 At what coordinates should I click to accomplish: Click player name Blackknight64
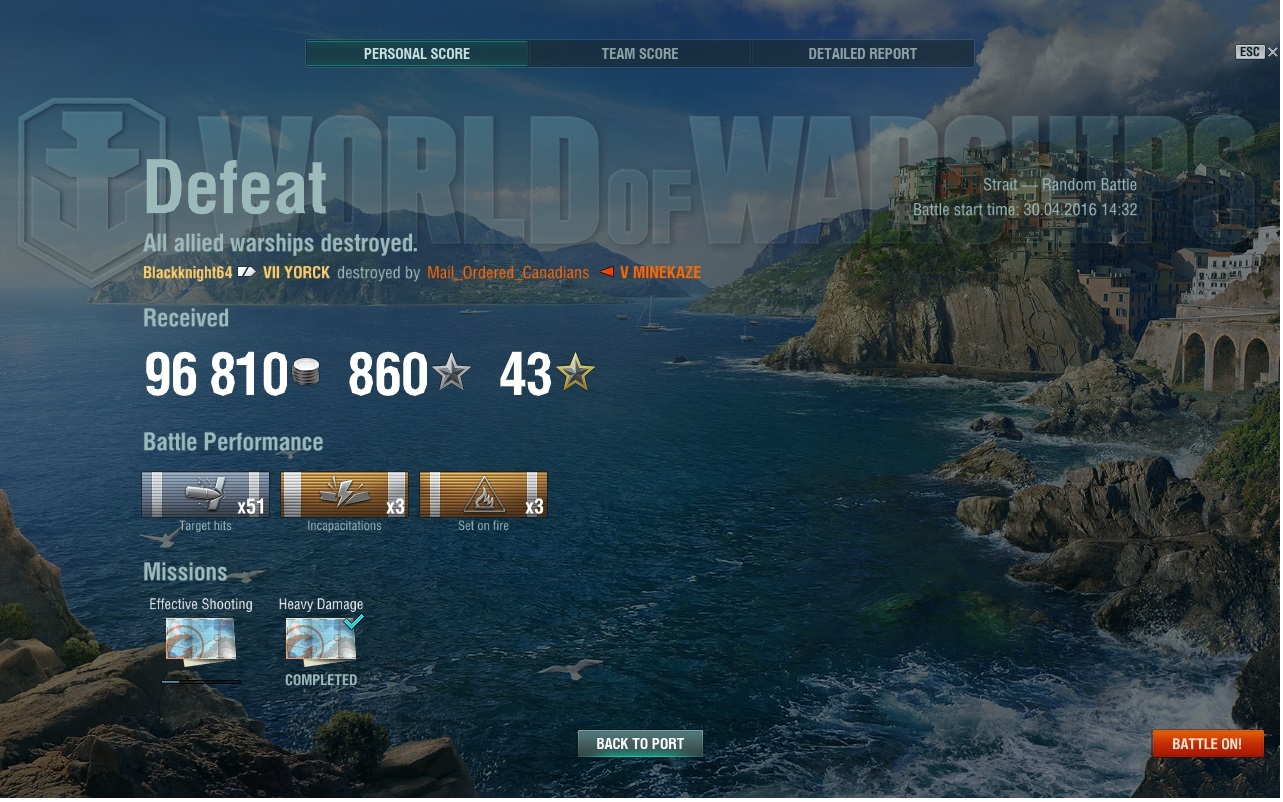[188, 273]
